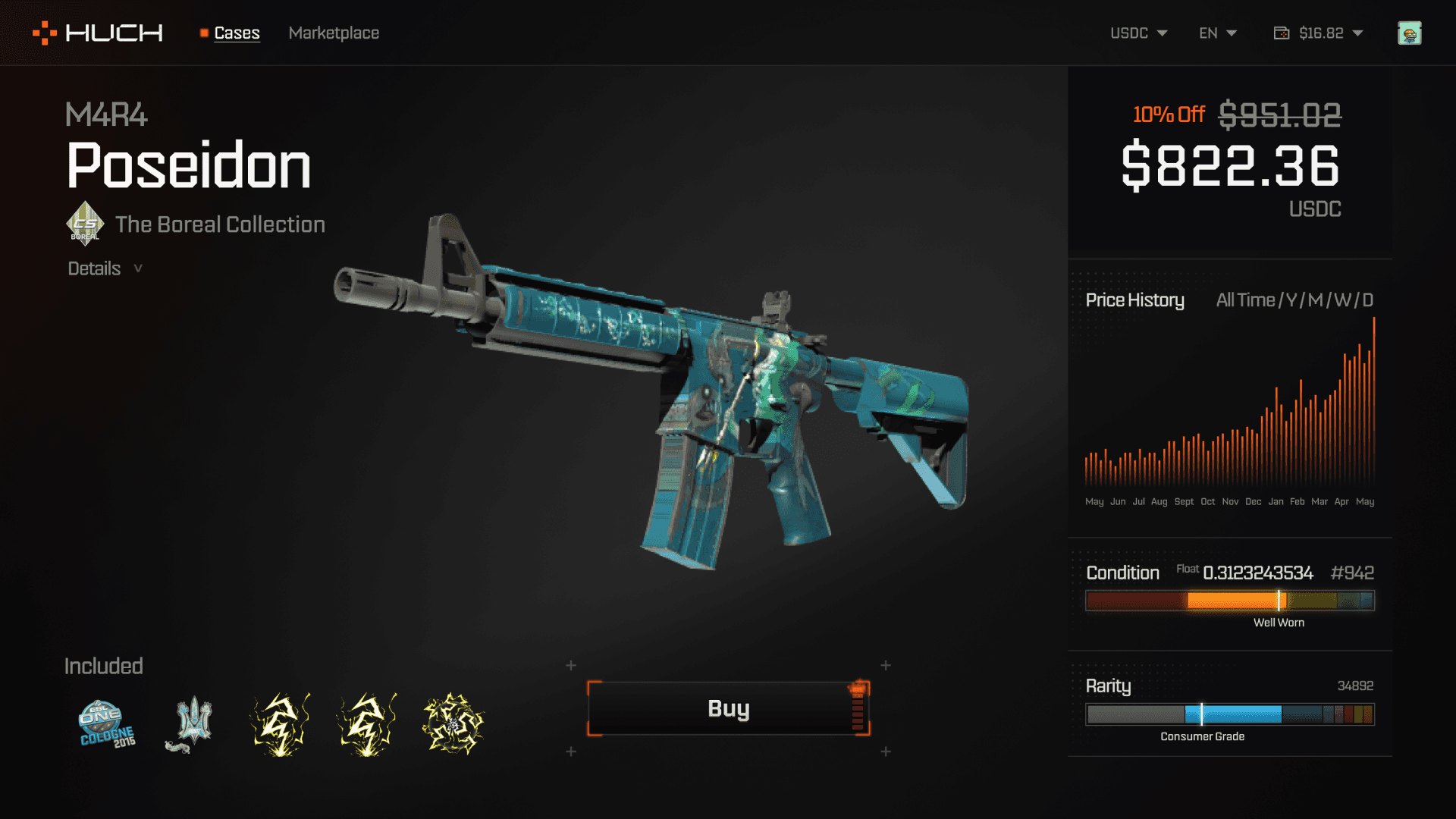Show All Time price history
The height and width of the screenshot is (819, 1456).
[x=1245, y=300]
